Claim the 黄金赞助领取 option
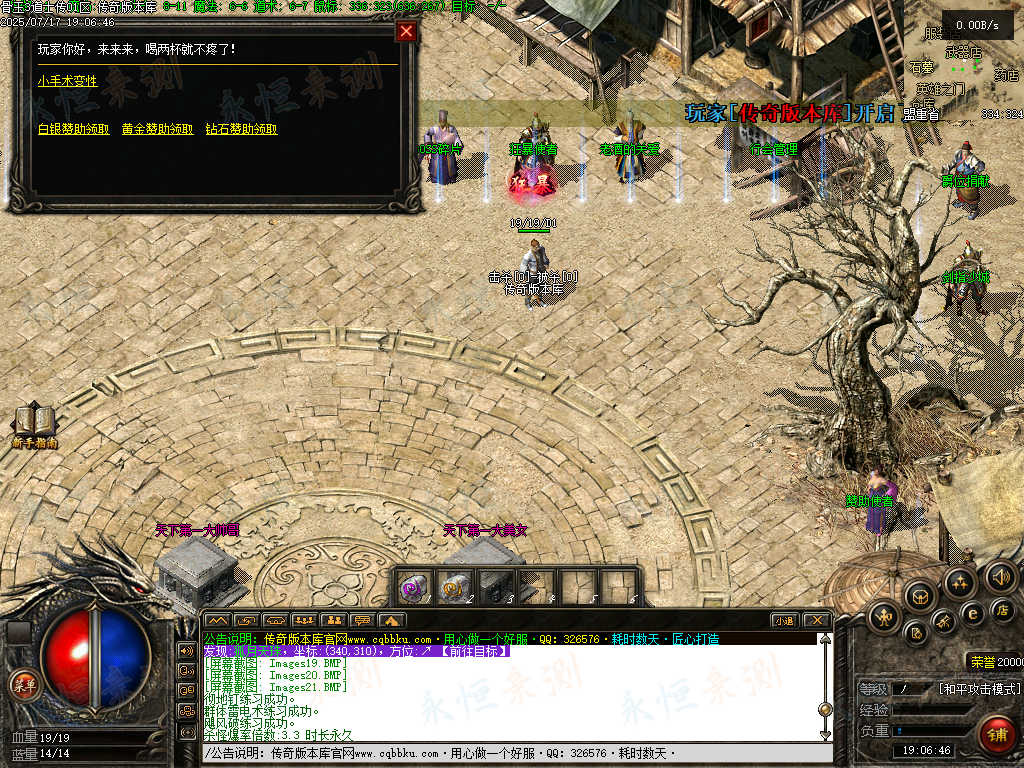Viewport: 1024px width, 768px height. pyautogui.click(x=158, y=129)
